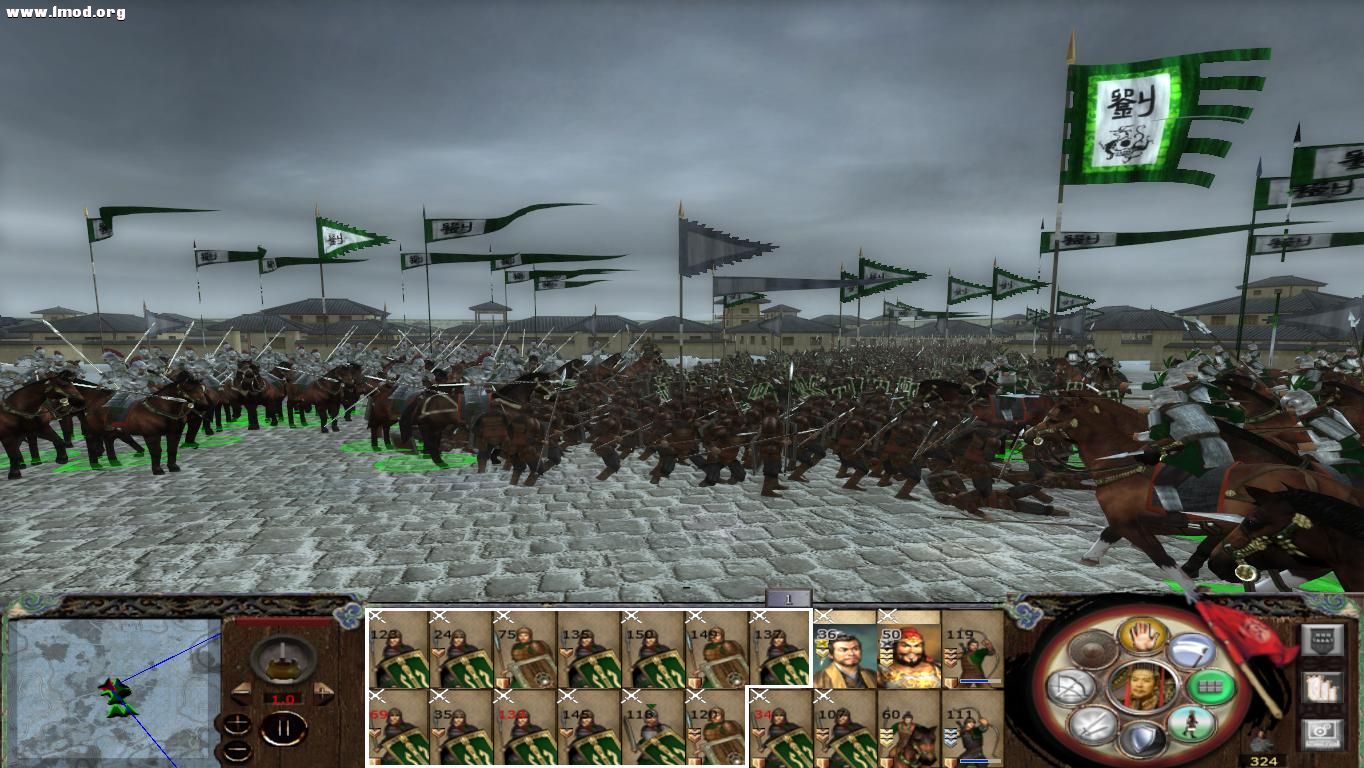Pause the battle with the pause button
1364x768 pixels.
click(x=283, y=727)
